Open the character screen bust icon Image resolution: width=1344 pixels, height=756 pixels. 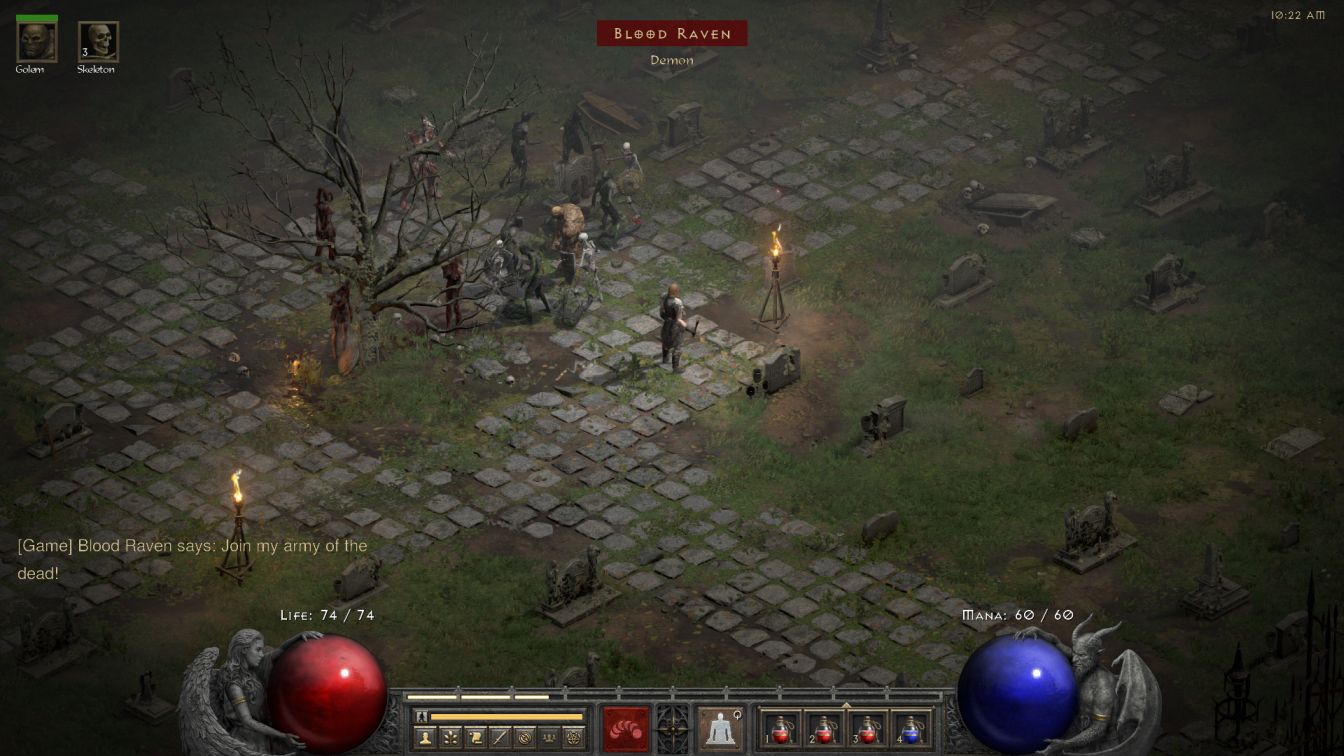click(x=424, y=738)
